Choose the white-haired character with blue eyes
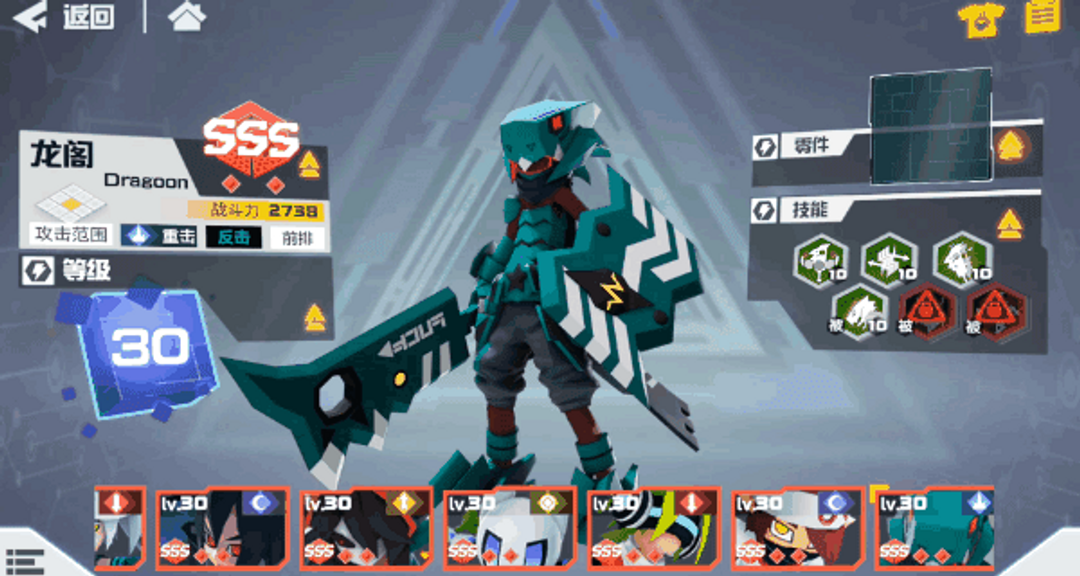The height and width of the screenshot is (576, 1080). [510, 528]
